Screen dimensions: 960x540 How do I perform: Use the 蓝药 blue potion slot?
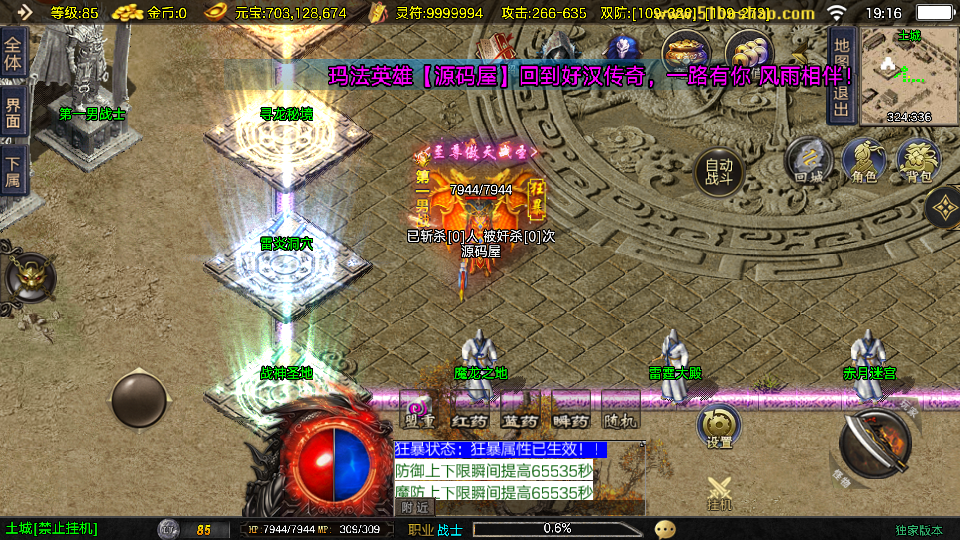click(520, 413)
